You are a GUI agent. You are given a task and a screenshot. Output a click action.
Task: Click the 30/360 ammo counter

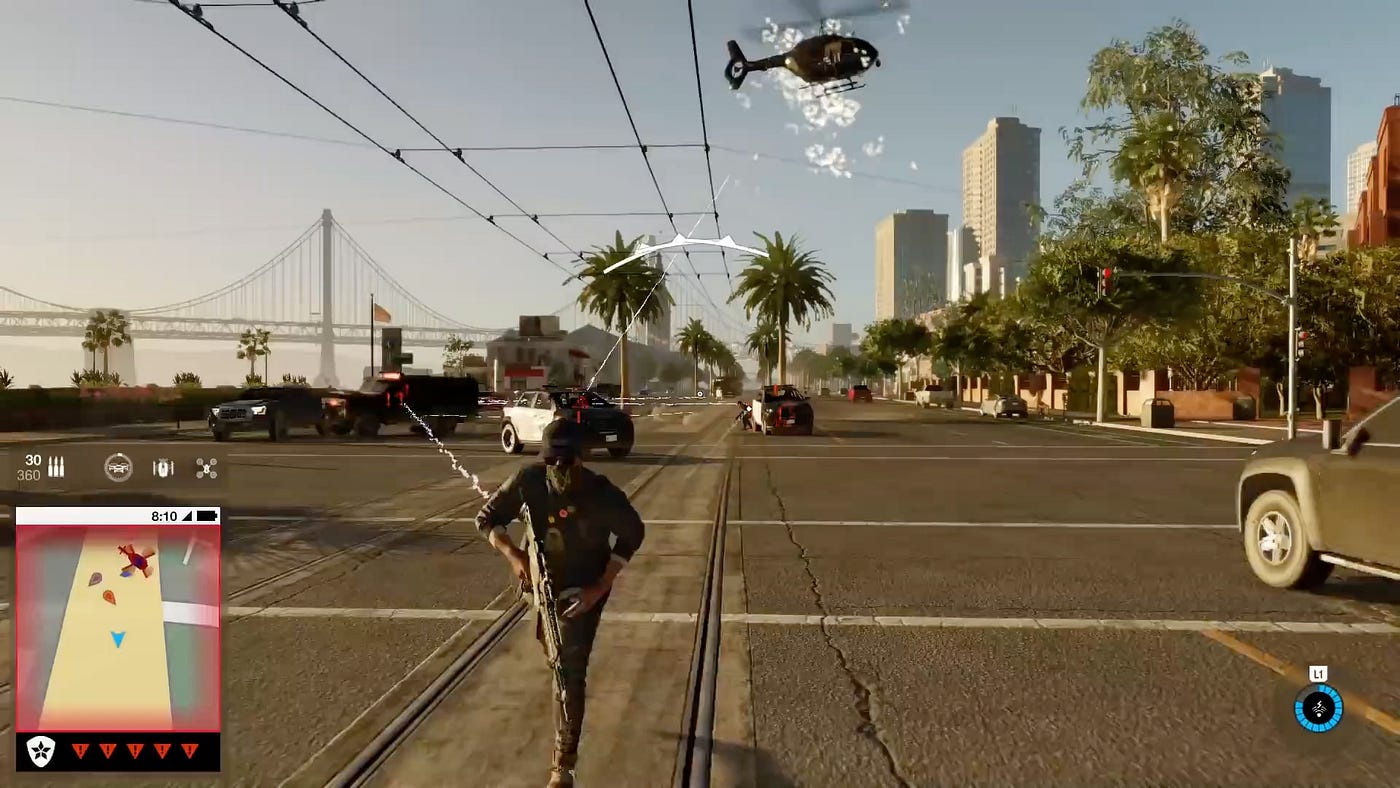[x=30, y=466]
